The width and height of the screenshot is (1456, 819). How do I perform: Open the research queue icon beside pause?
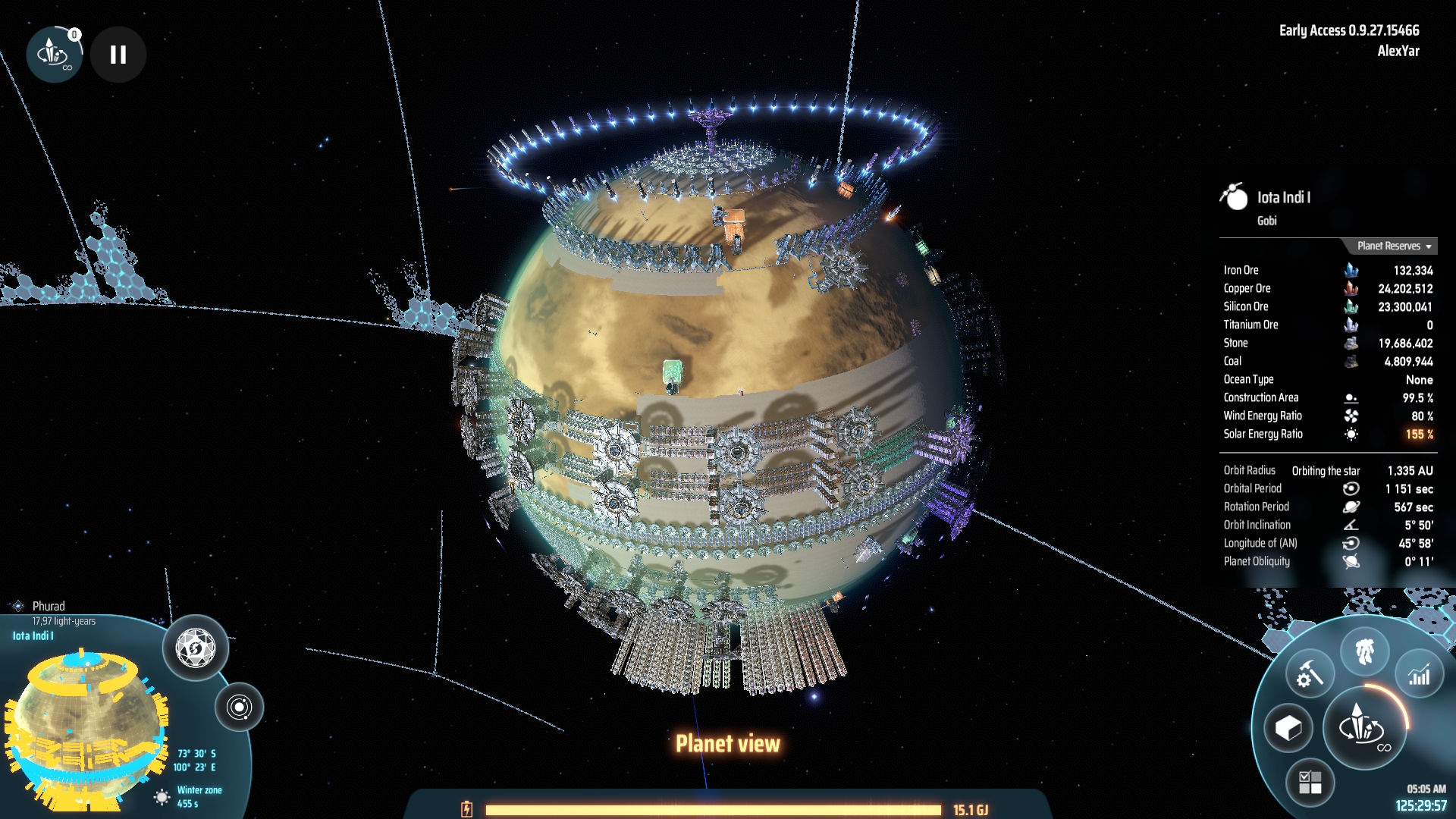click(x=53, y=55)
